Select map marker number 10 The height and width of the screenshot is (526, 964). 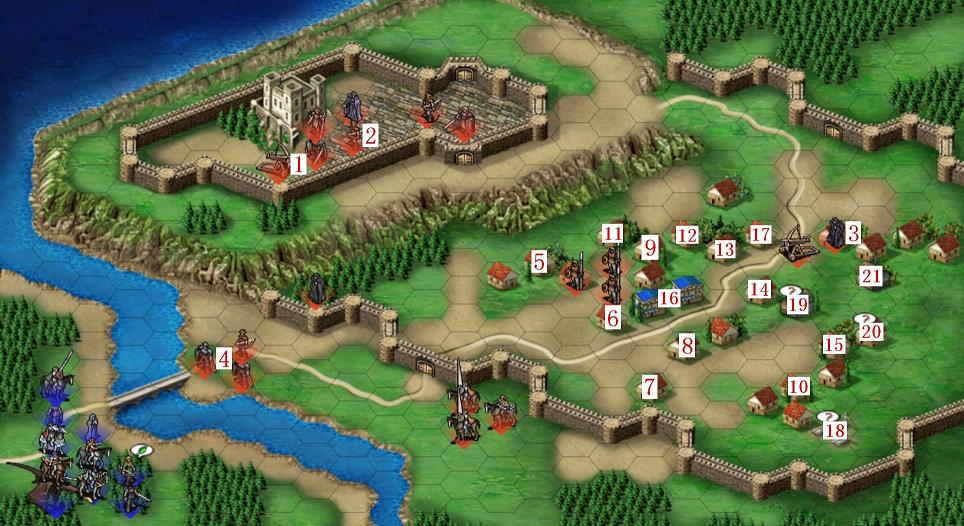[x=797, y=387]
